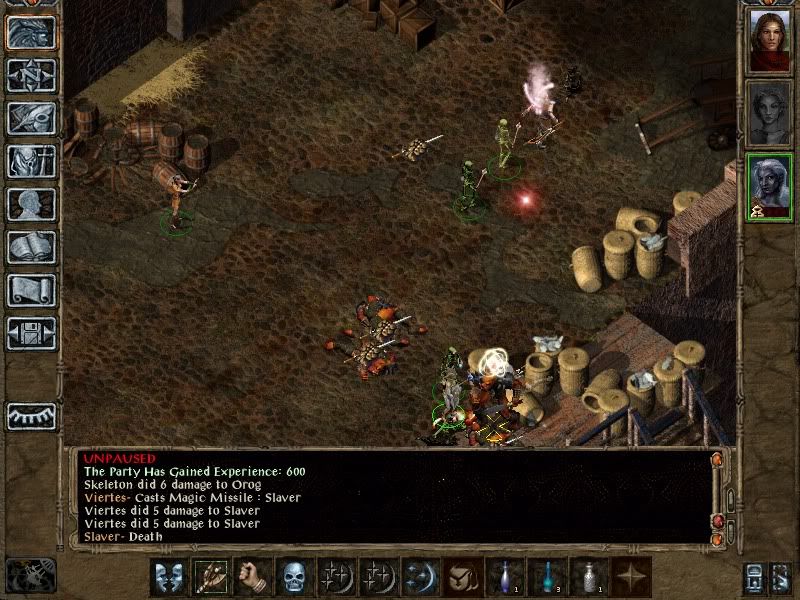
Task: Select the red-haired woman's portrait
Action: pos(769,41)
